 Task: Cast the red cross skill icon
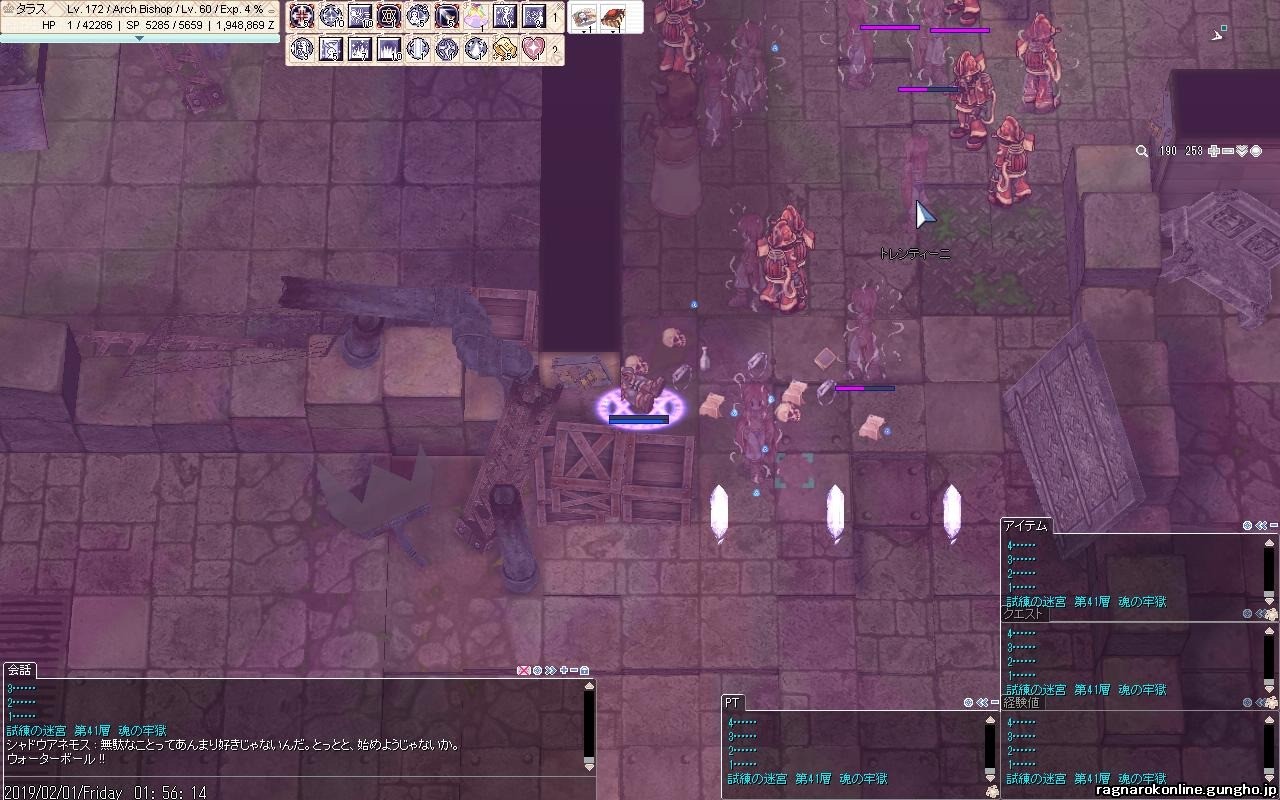click(x=301, y=16)
